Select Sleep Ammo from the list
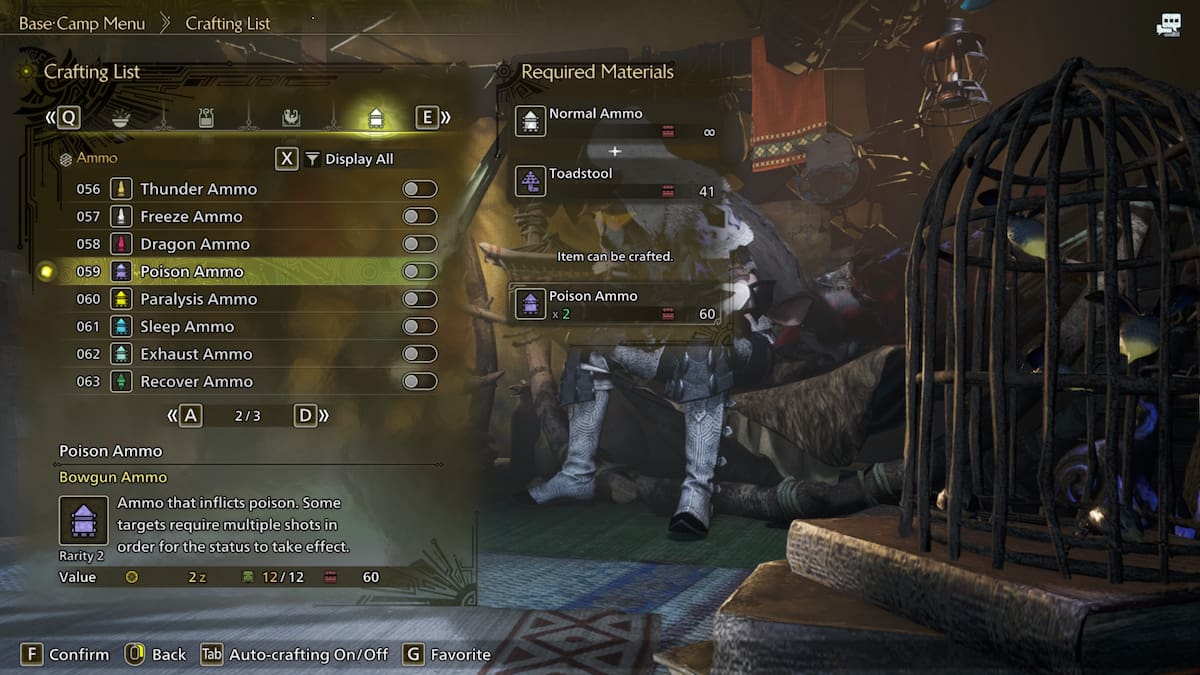1200x675 pixels. pyautogui.click(x=187, y=326)
